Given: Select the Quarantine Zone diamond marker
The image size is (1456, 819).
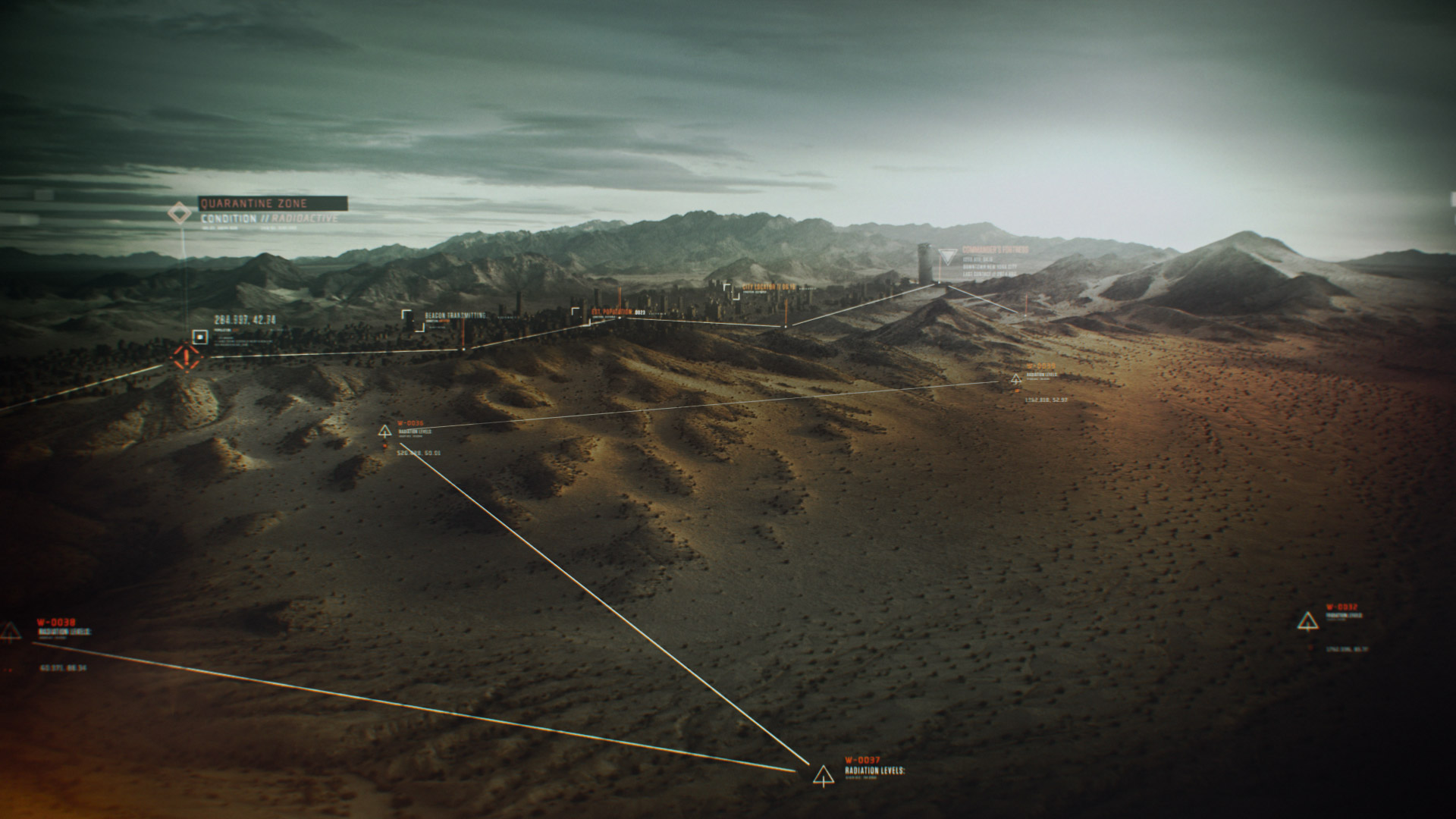Looking at the screenshot, I should [180, 213].
